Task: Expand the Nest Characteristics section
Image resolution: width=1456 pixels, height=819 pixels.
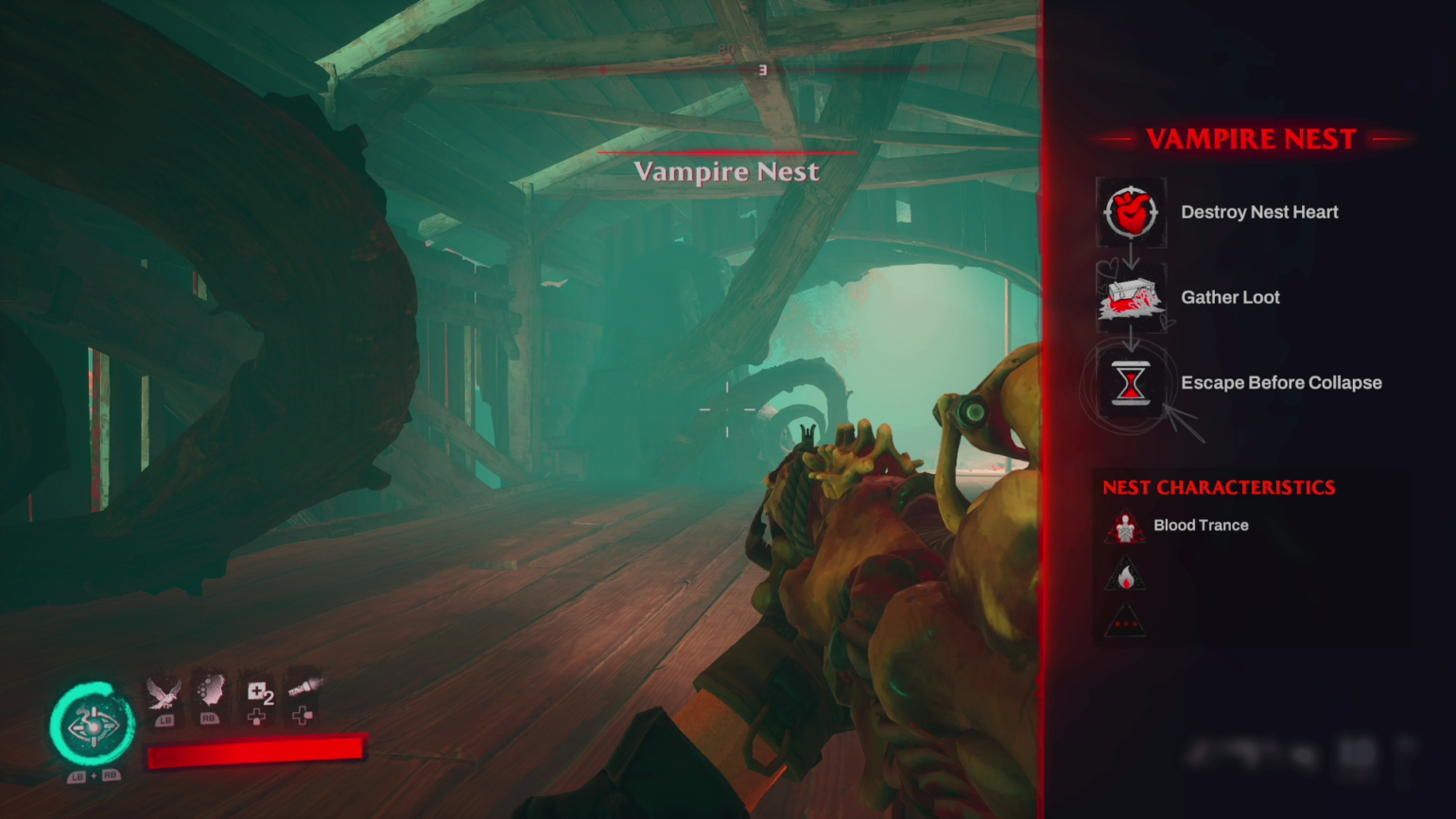Action: 1219,487
